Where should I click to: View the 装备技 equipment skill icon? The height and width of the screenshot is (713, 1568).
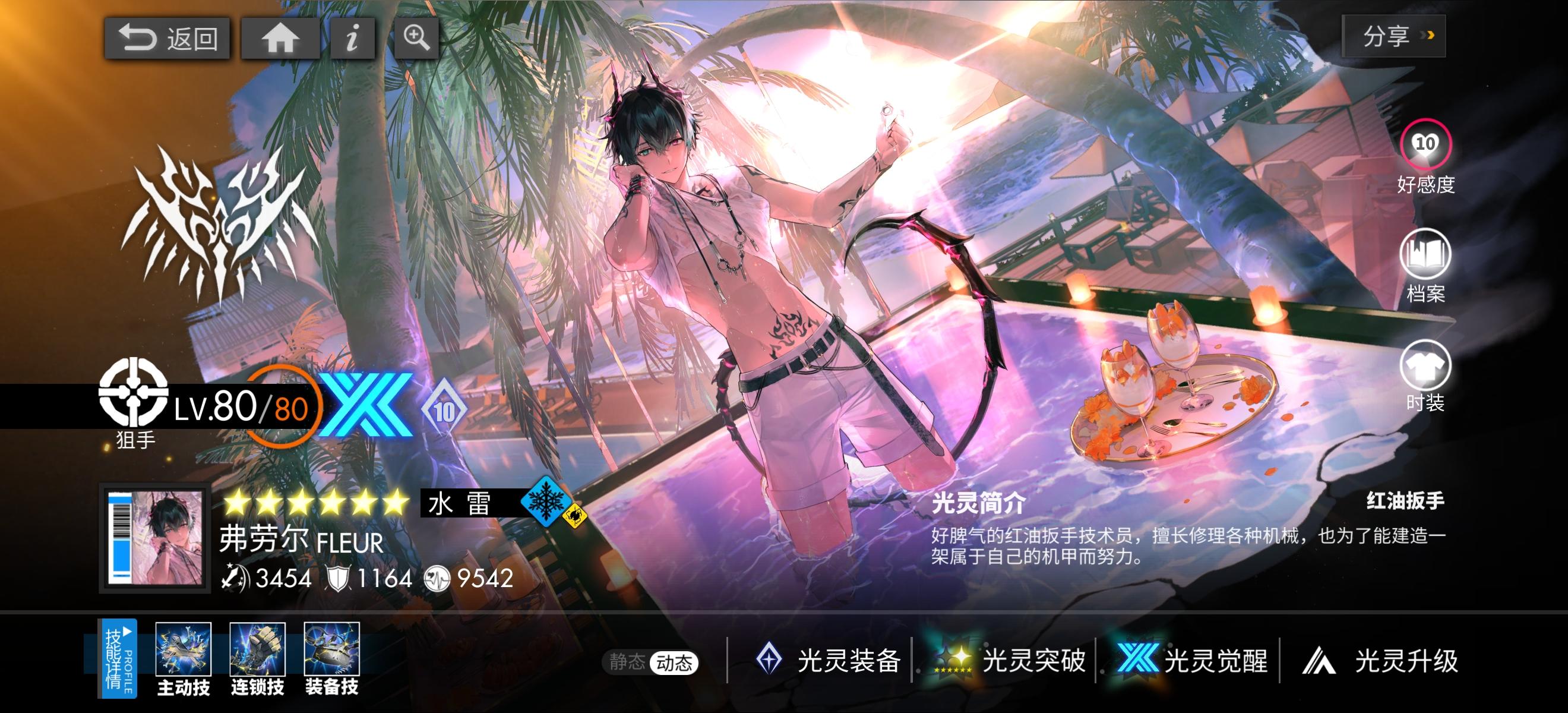point(333,651)
